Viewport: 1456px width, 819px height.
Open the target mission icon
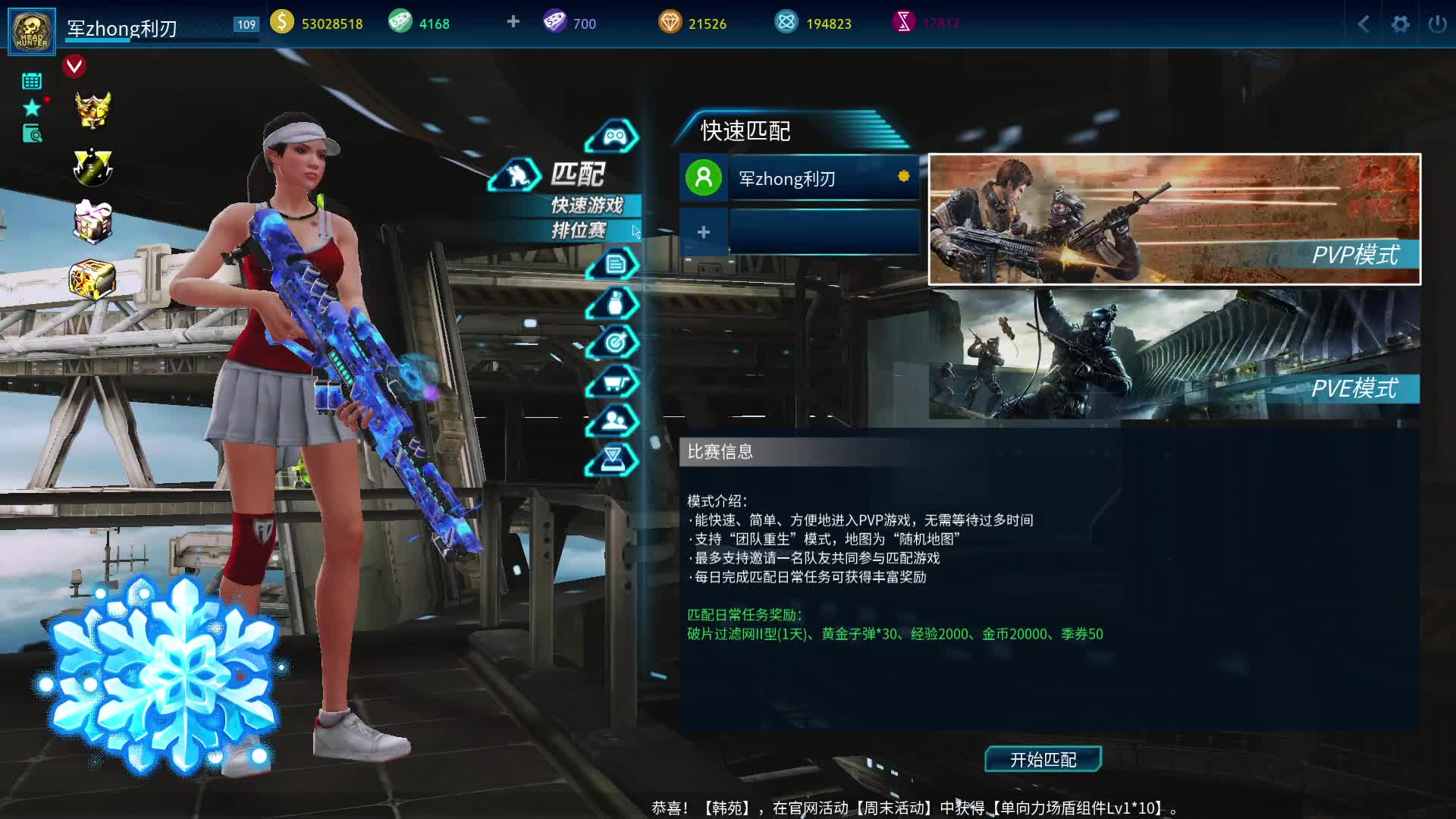(x=614, y=343)
